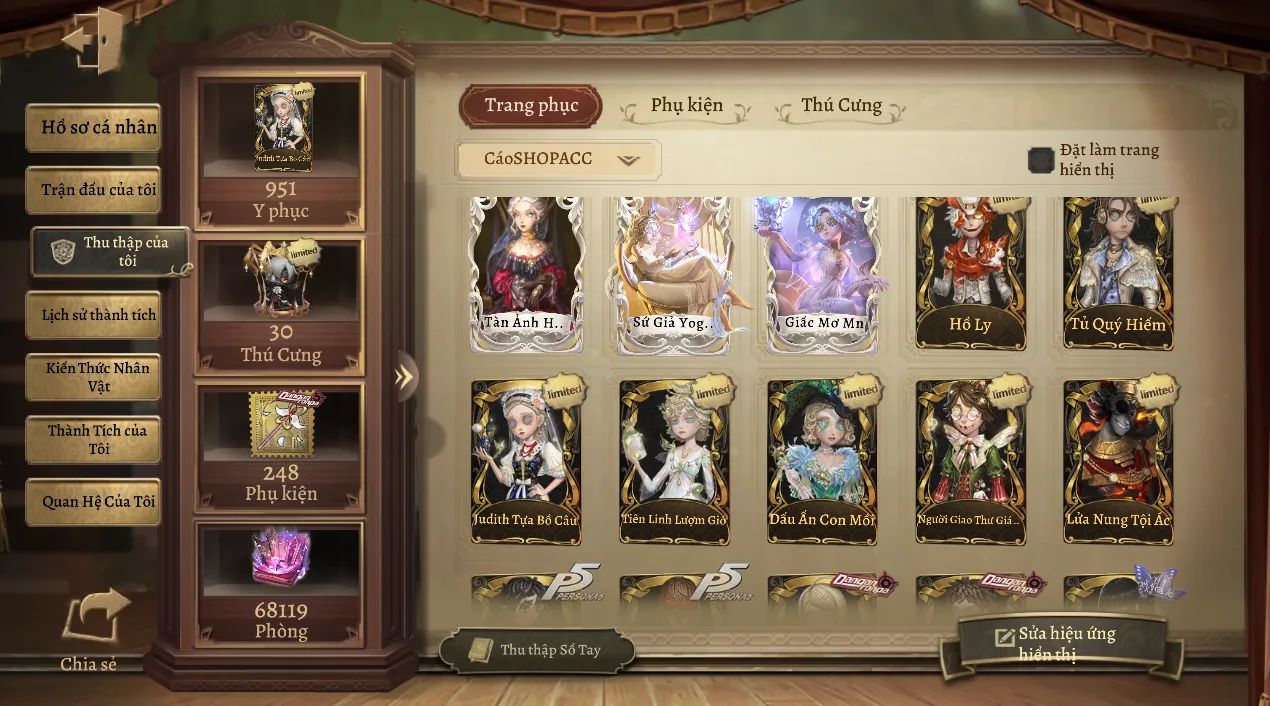This screenshot has width=1270, height=706.
Task: Open the 248 Phụ kiện collection
Action: tap(280, 446)
